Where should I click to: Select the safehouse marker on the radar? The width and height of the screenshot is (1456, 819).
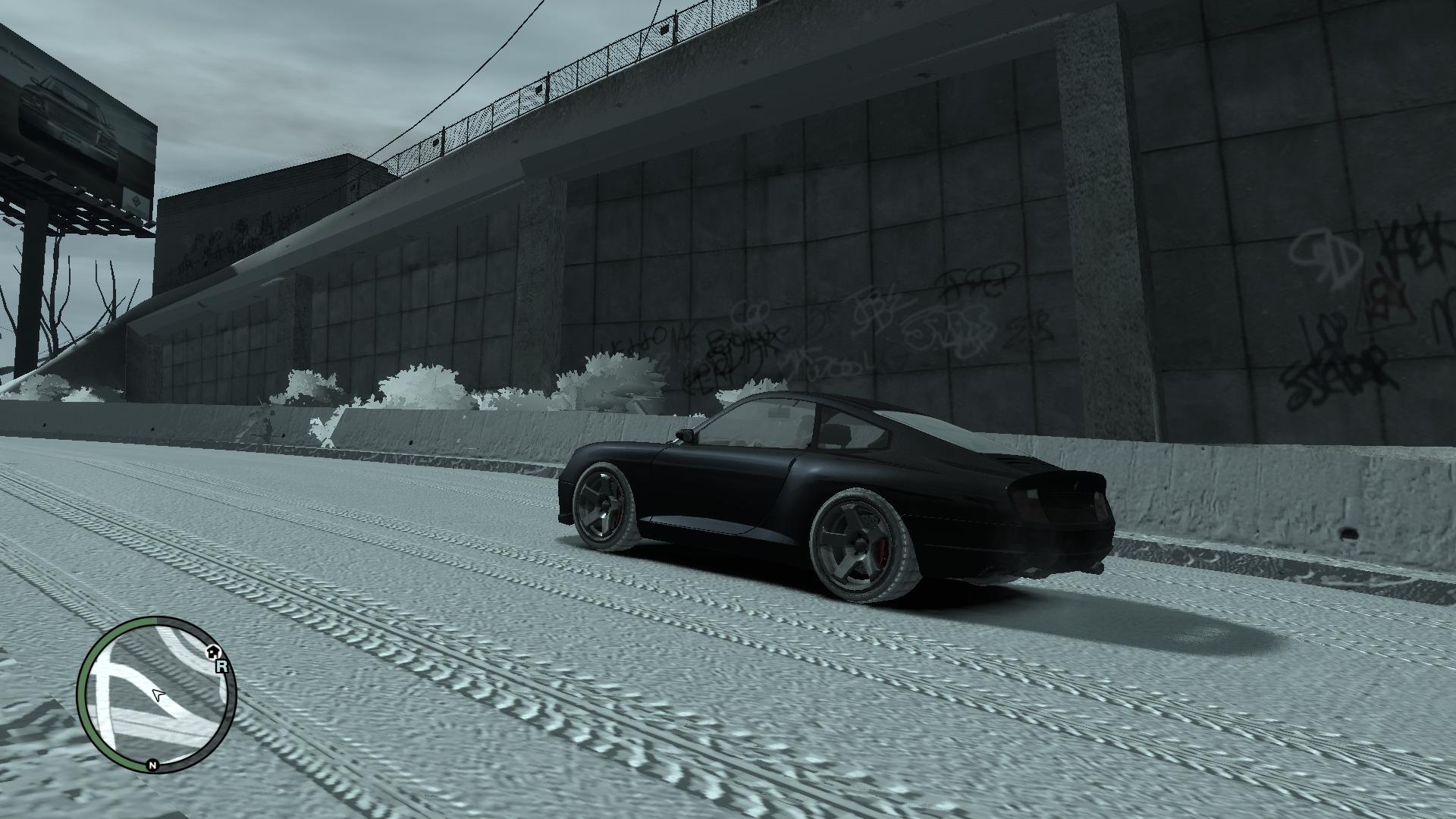coord(213,652)
